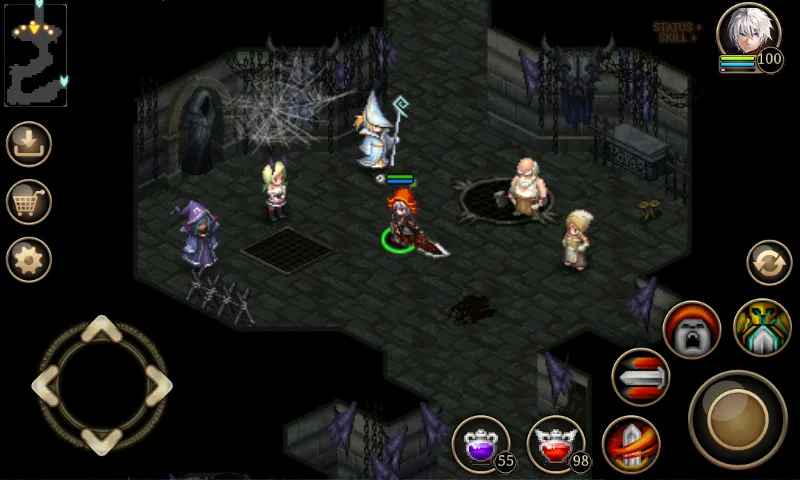Image resolution: width=800 pixels, height=480 pixels.
Task: Open the shopping cart store
Action: coord(29,202)
